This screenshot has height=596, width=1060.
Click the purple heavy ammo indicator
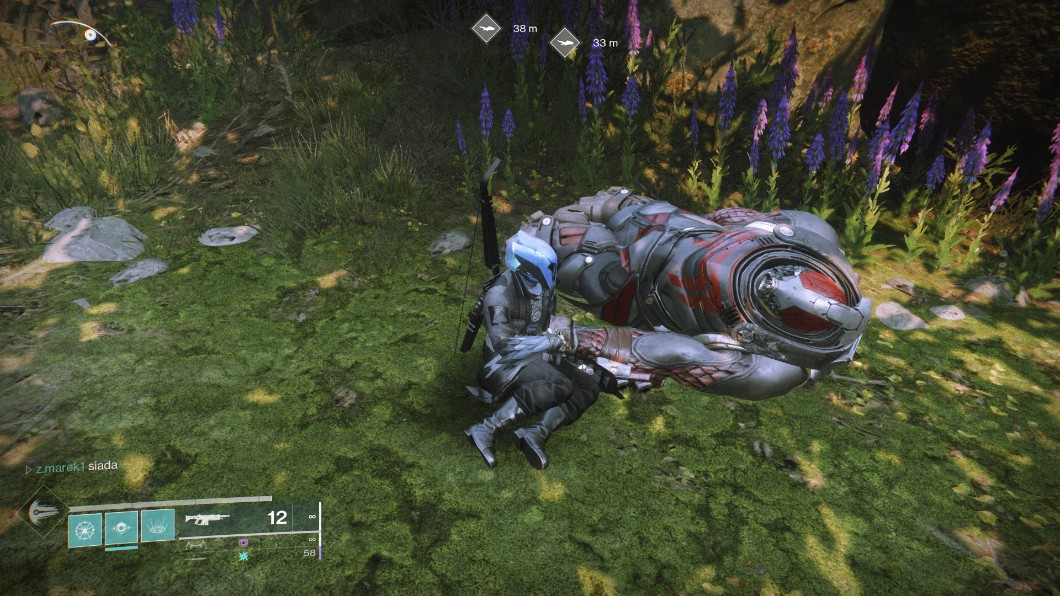click(x=243, y=542)
